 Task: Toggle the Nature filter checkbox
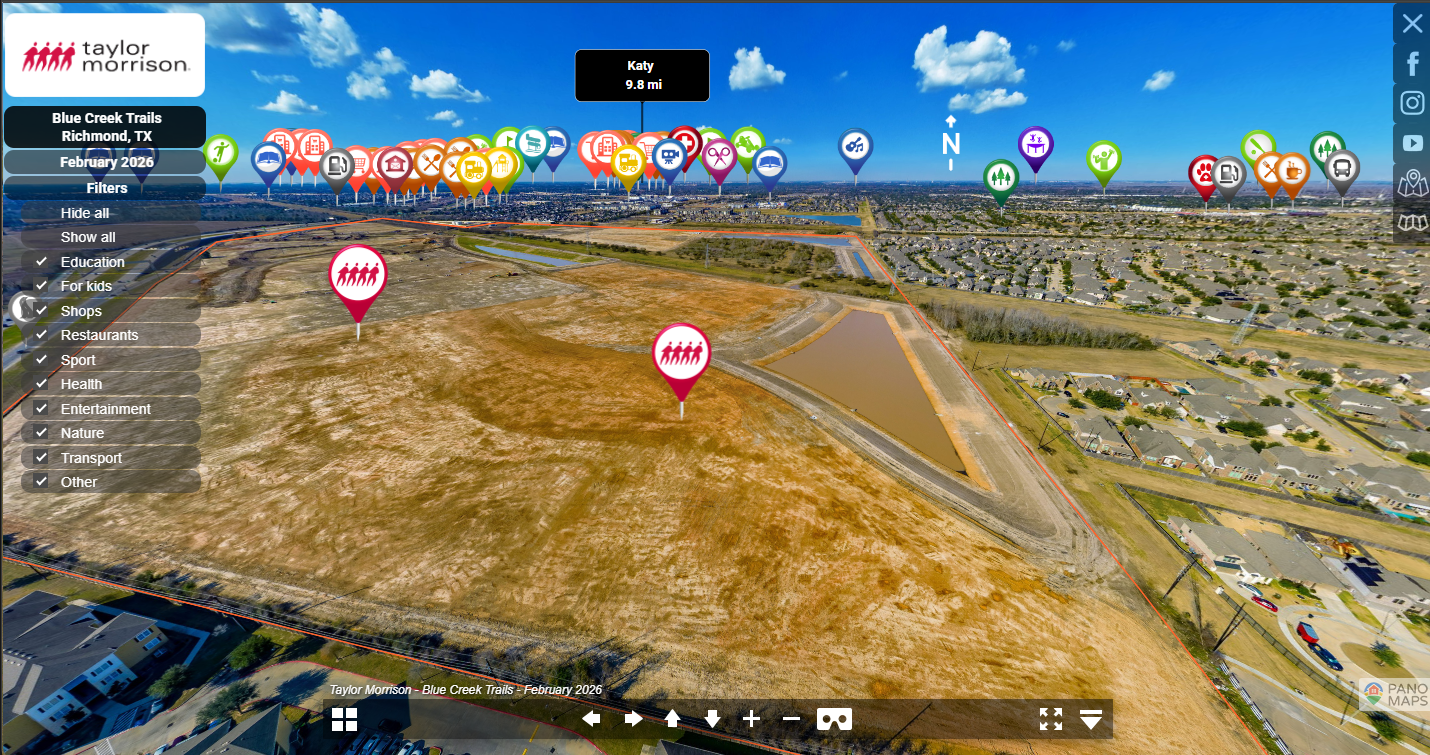tap(41, 433)
